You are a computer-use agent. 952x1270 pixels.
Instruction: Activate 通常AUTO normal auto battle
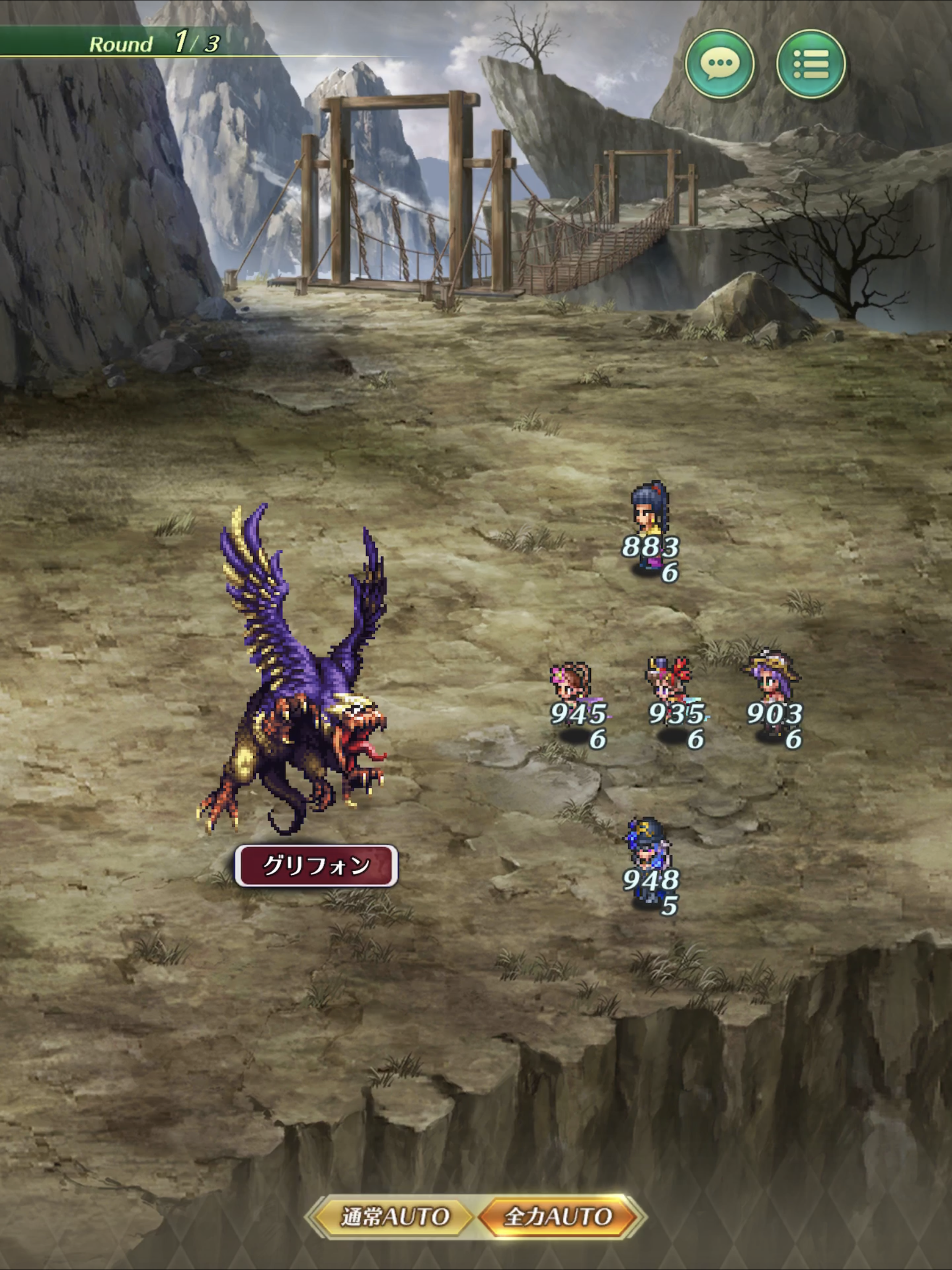[x=393, y=1216]
